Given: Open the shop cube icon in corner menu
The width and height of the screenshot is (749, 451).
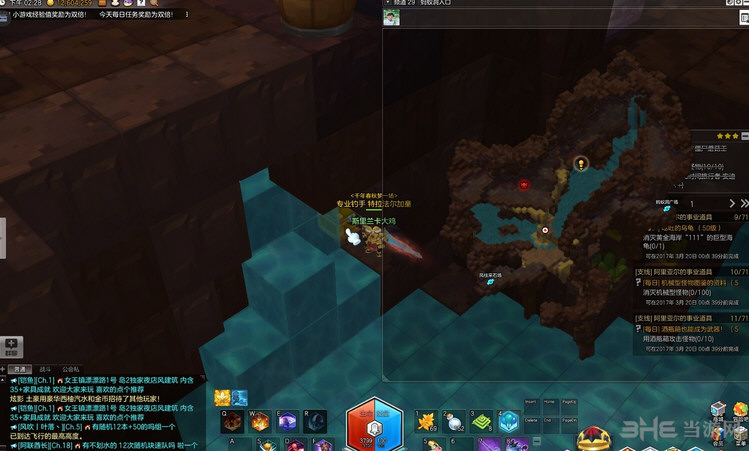Looking at the screenshot, I should coord(718,409).
